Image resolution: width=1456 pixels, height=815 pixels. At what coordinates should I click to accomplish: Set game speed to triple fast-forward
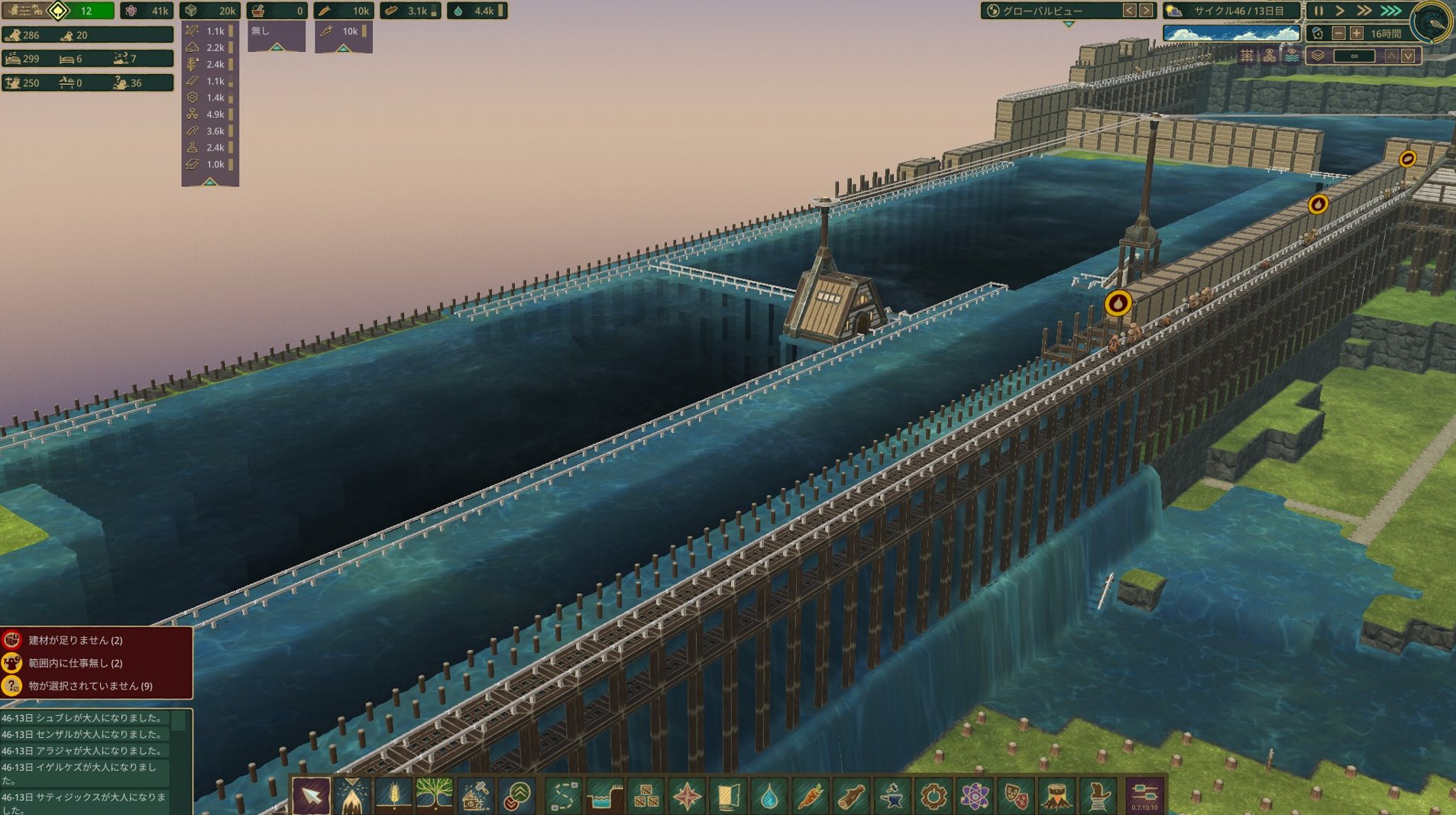(1391, 11)
